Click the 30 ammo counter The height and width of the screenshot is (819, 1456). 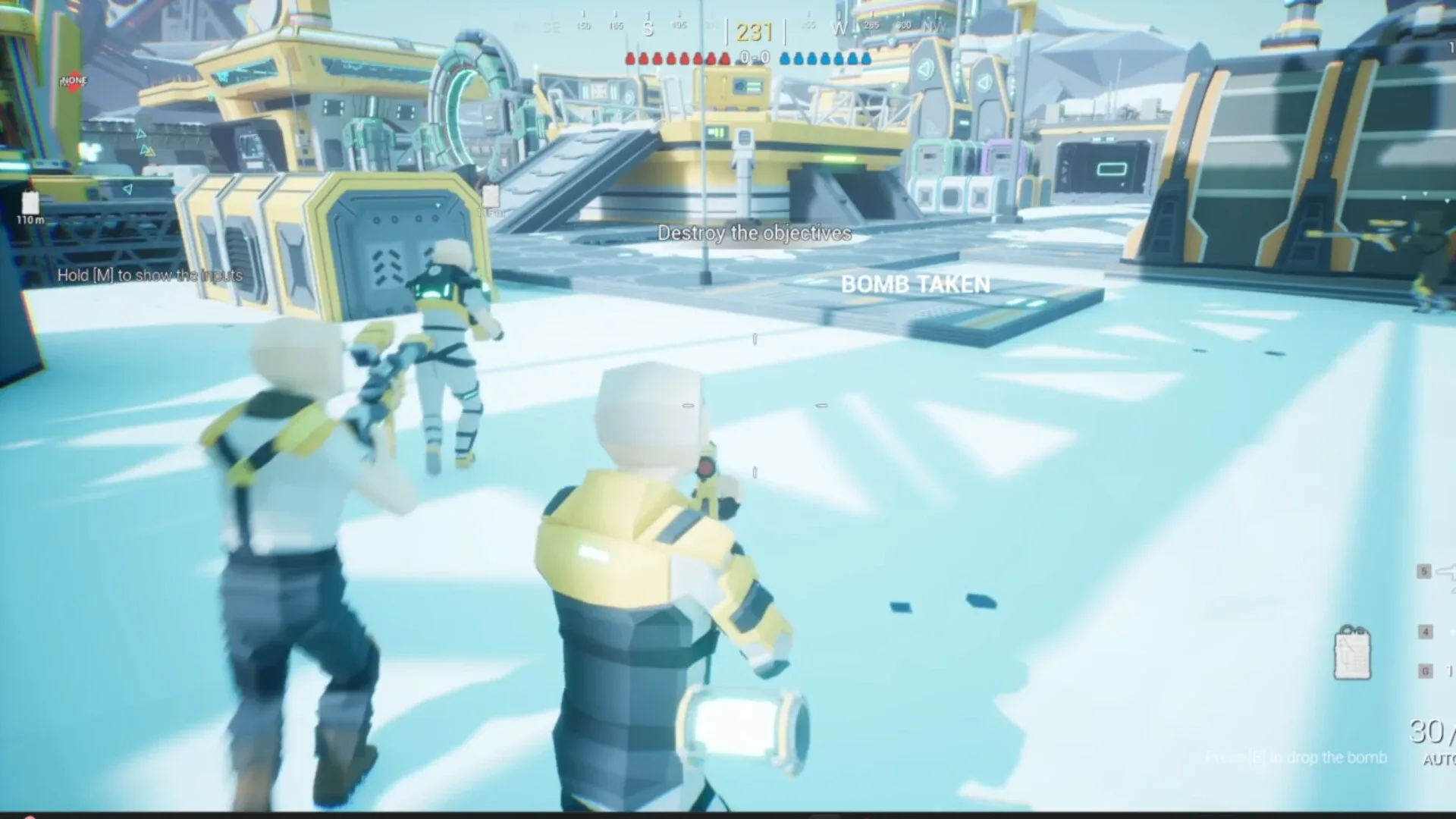(x=1426, y=733)
